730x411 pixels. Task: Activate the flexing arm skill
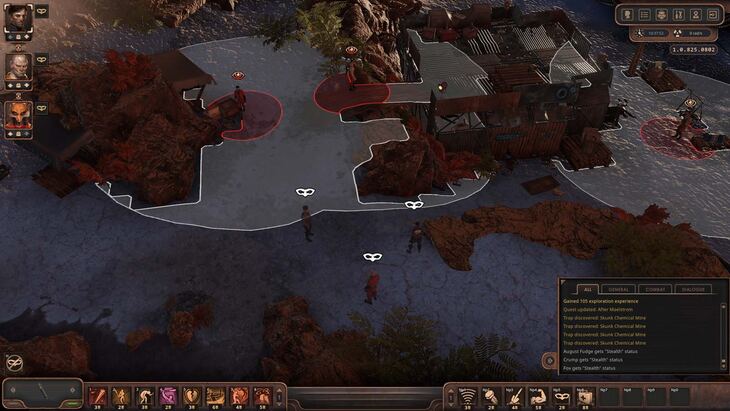tap(535, 395)
